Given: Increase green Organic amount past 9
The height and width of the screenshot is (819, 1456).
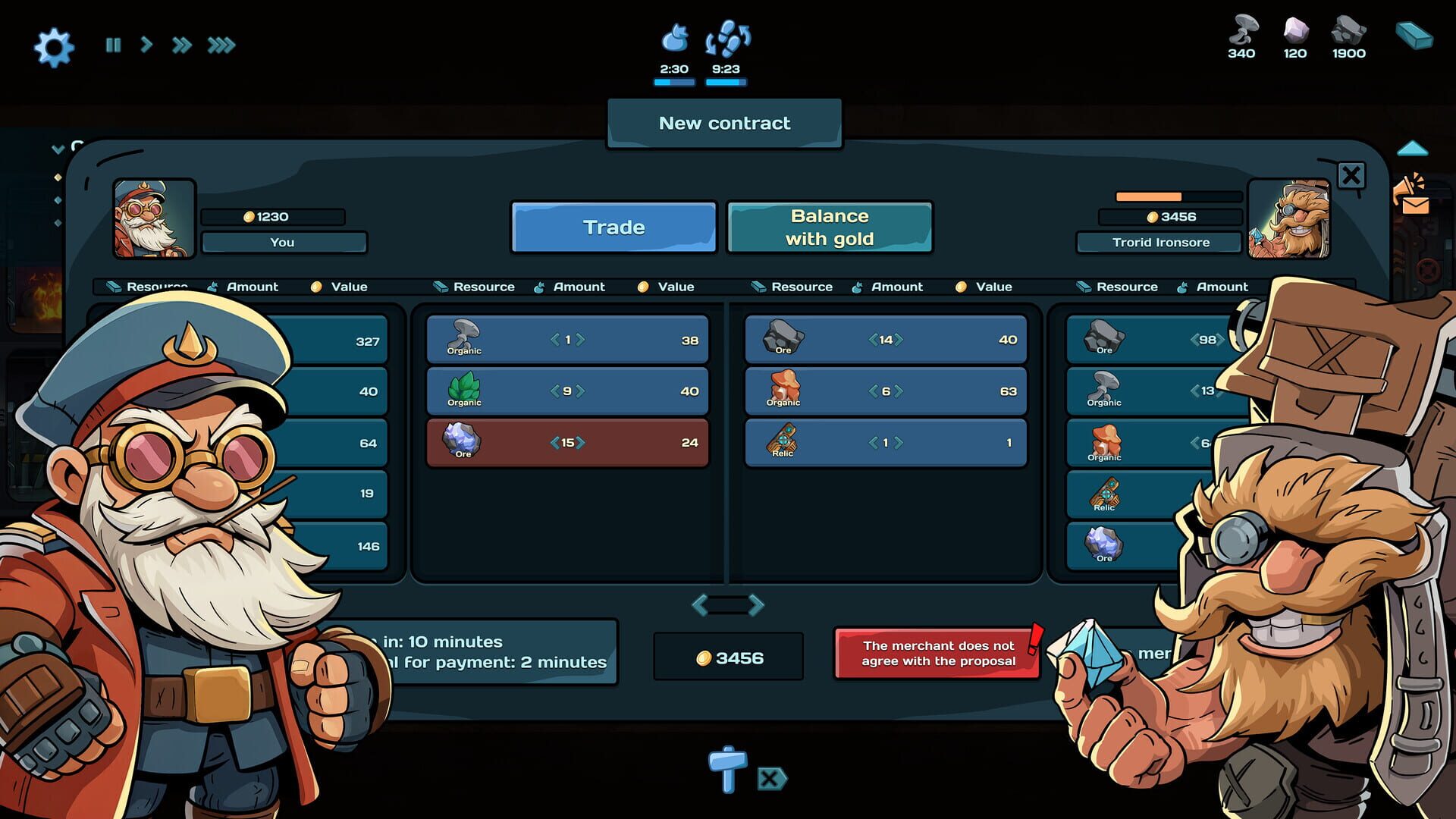Looking at the screenshot, I should (579, 391).
